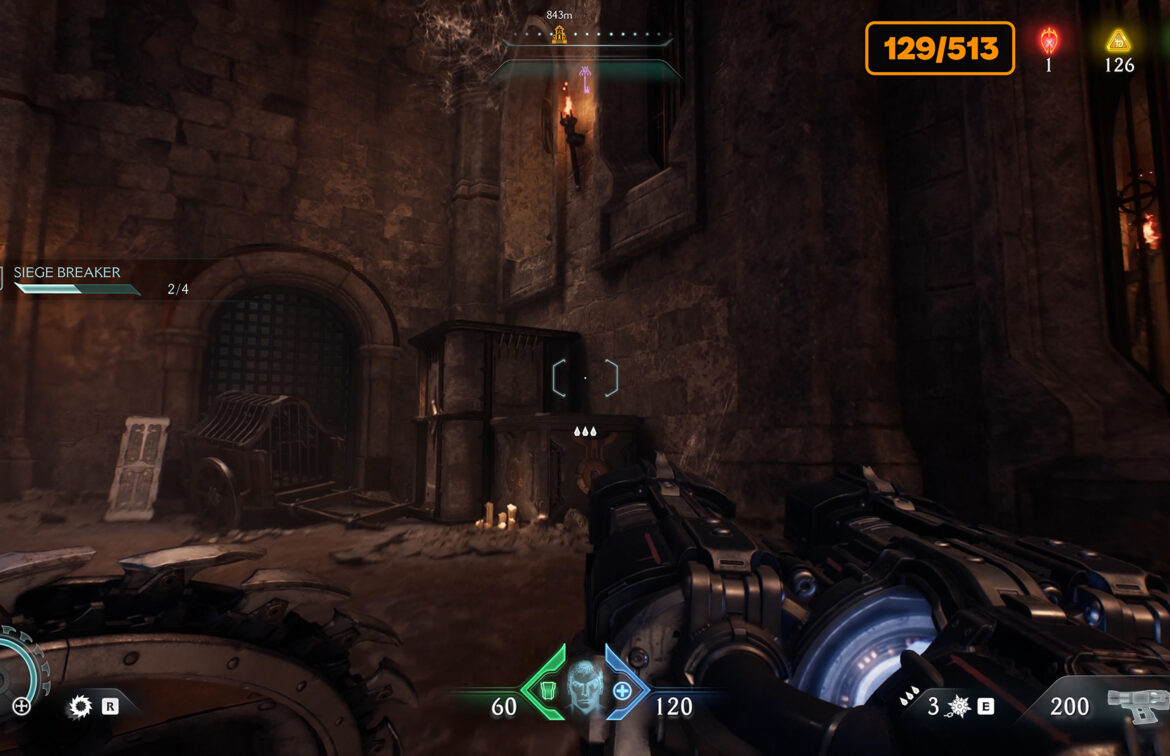Viewport: 1170px width, 756px height.
Task: Click the Slayer face portrait
Action: tap(585, 687)
